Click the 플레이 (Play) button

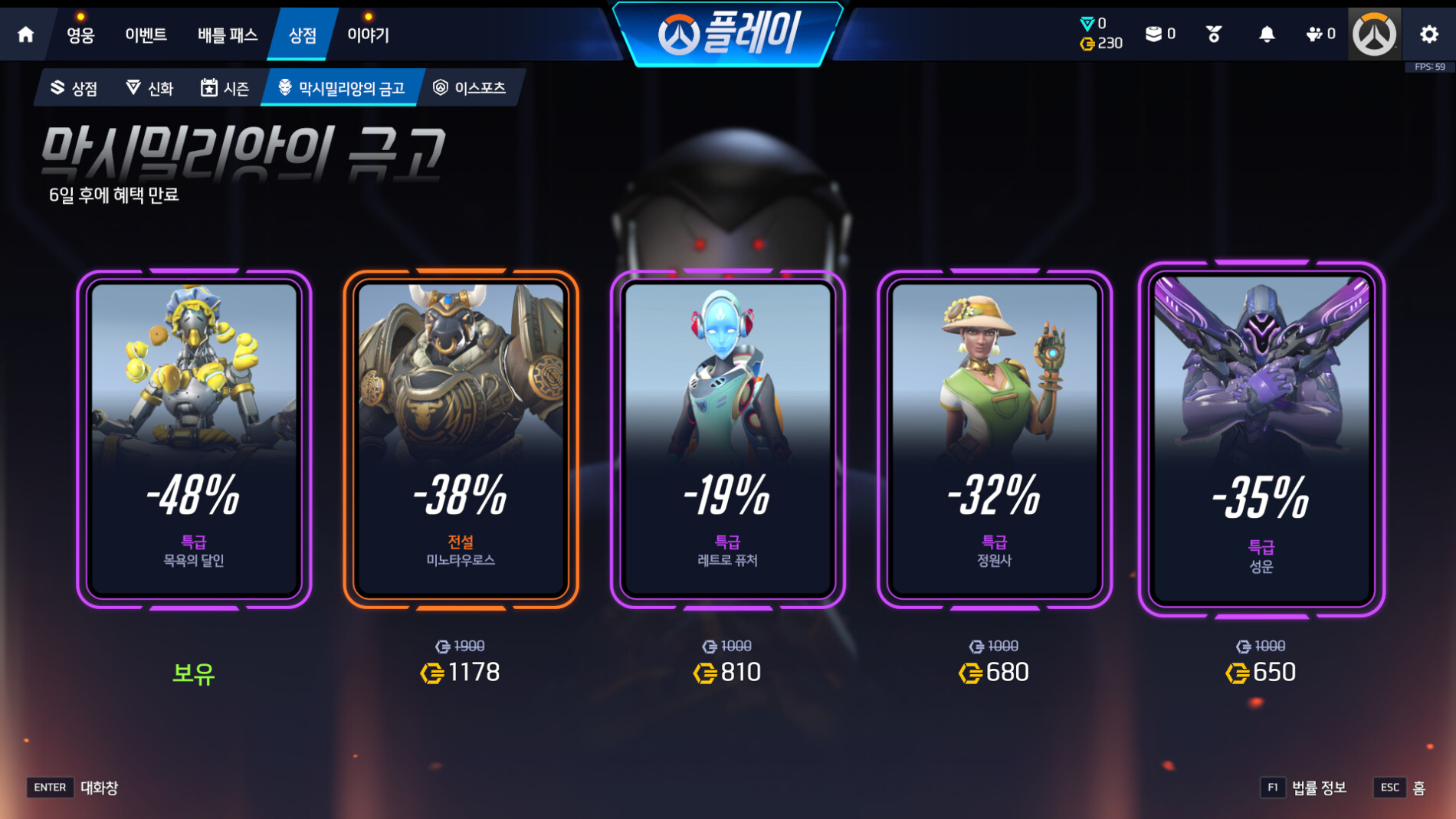728,34
